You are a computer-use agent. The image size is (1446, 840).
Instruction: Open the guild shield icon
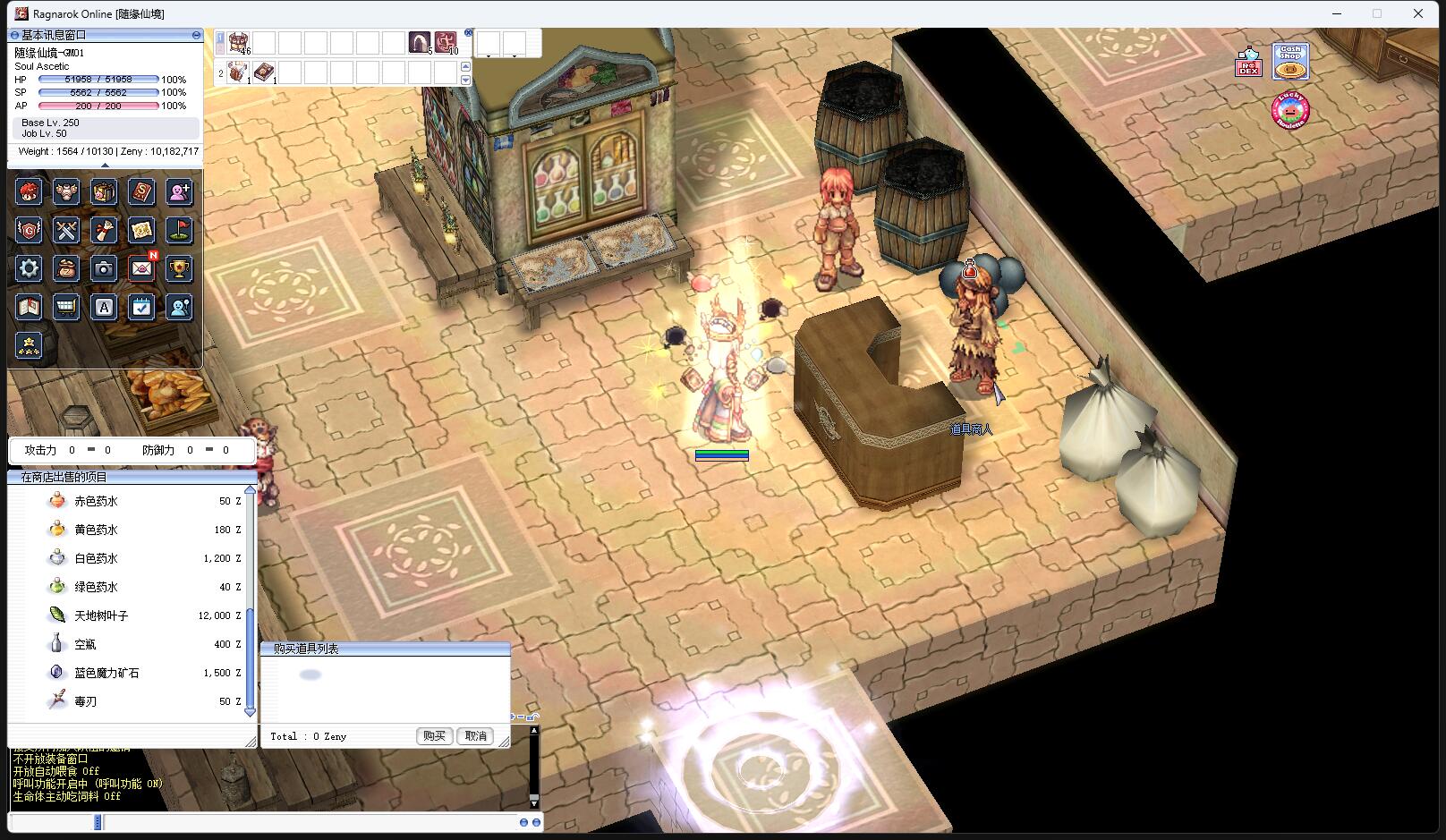tap(29, 230)
